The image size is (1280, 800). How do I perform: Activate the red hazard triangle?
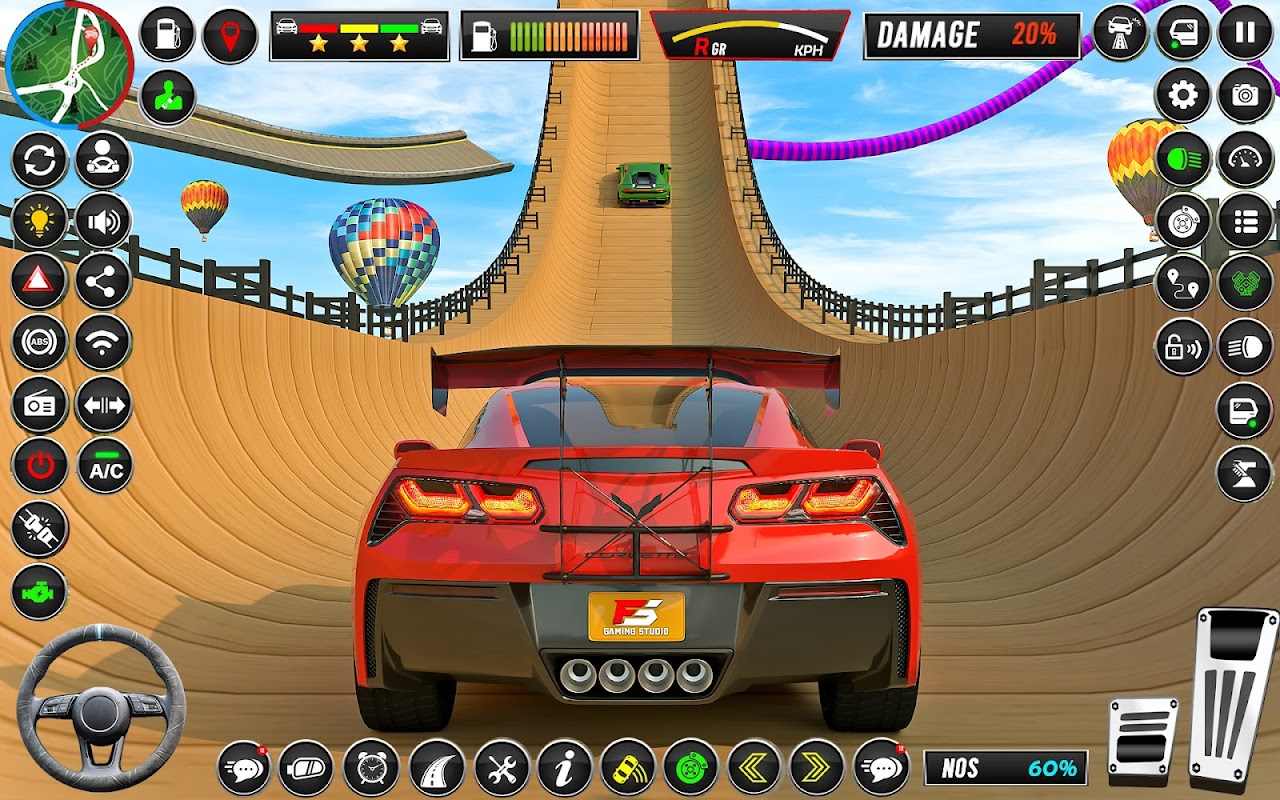(x=40, y=281)
